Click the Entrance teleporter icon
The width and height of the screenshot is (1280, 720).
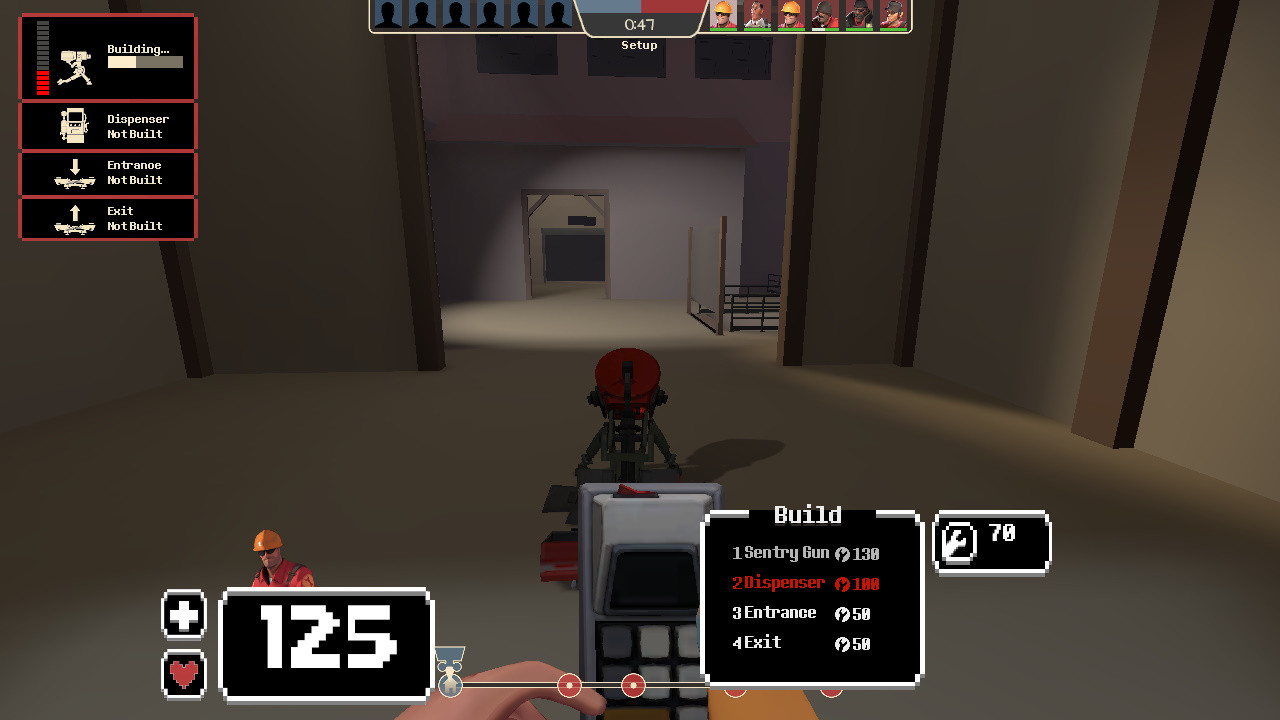pos(75,173)
